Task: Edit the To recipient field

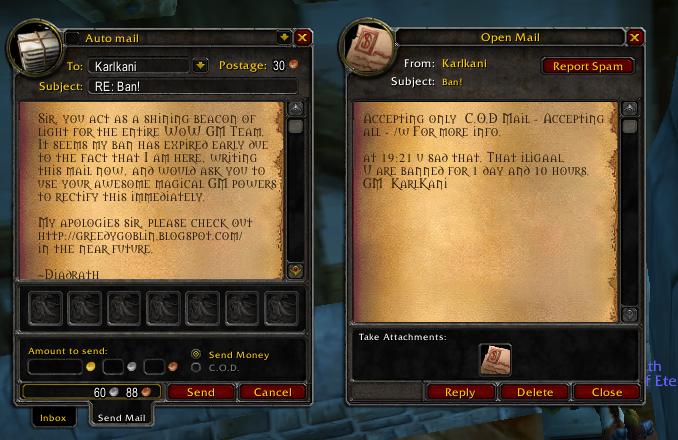Action: point(138,66)
